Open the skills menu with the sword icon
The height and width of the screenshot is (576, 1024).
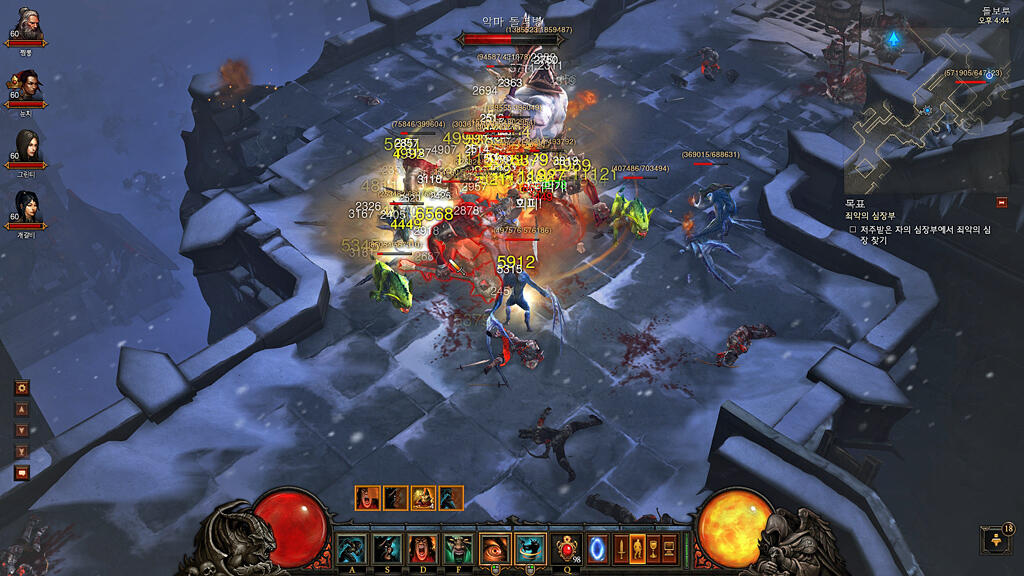620,548
